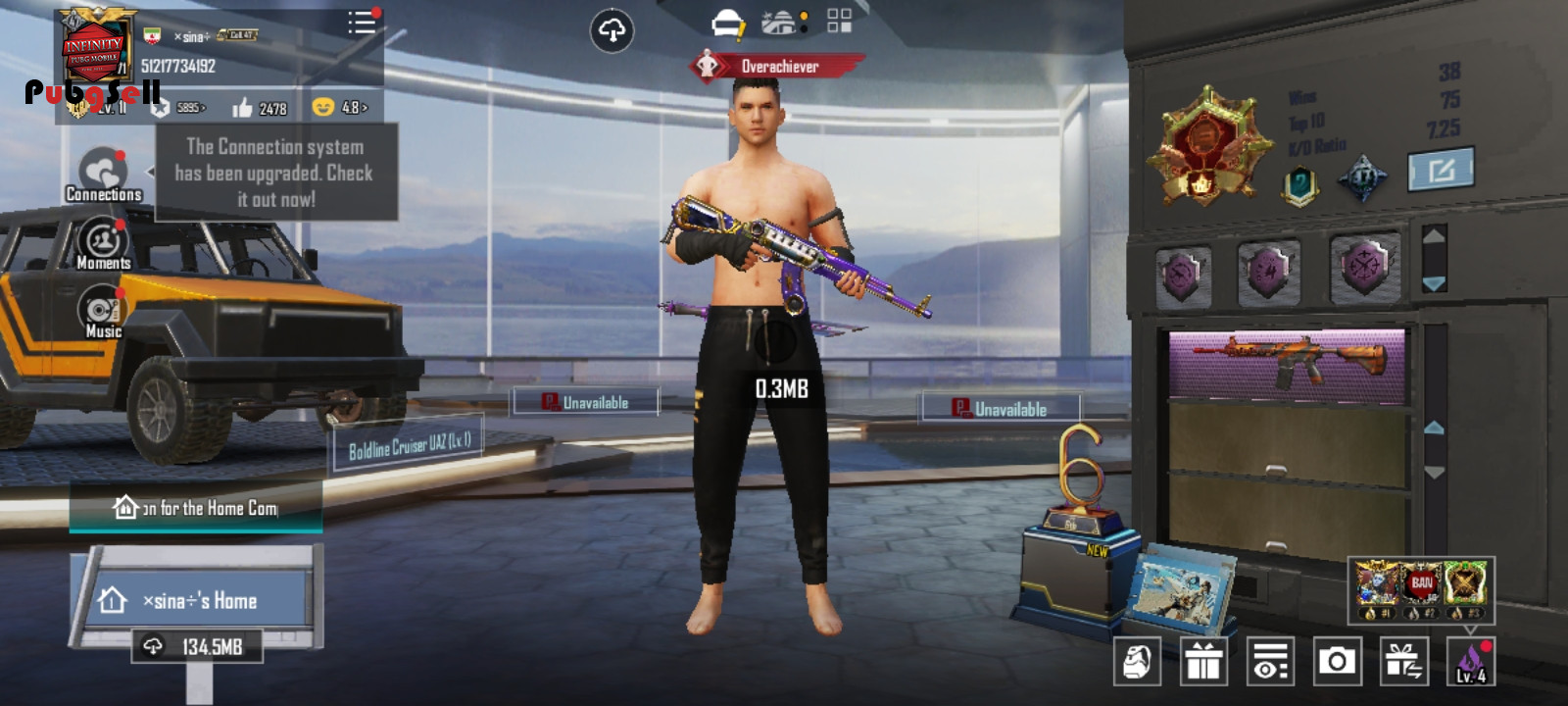Tap the cloud download button at top
The image size is (1568, 706).
pyautogui.click(x=612, y=31)
